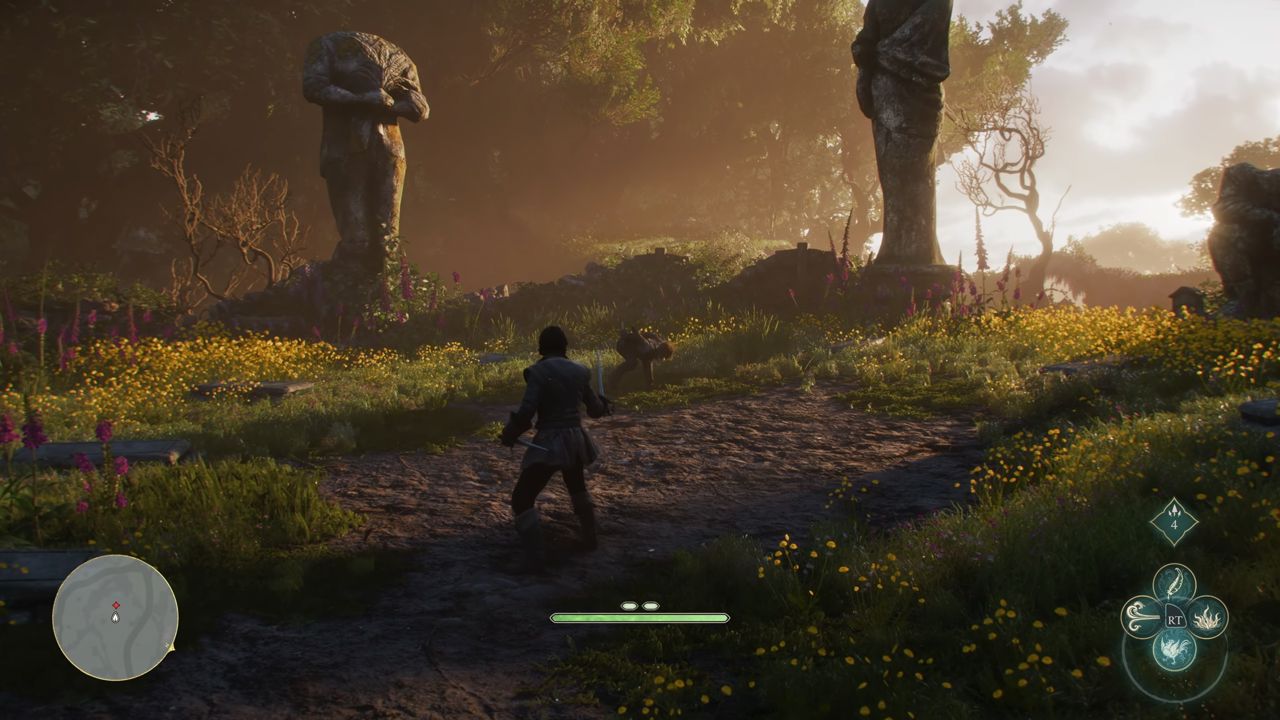Activate the feather spell icon
The height and width of the screenshot is (720, 1280).
click(x=1174, y=583)
